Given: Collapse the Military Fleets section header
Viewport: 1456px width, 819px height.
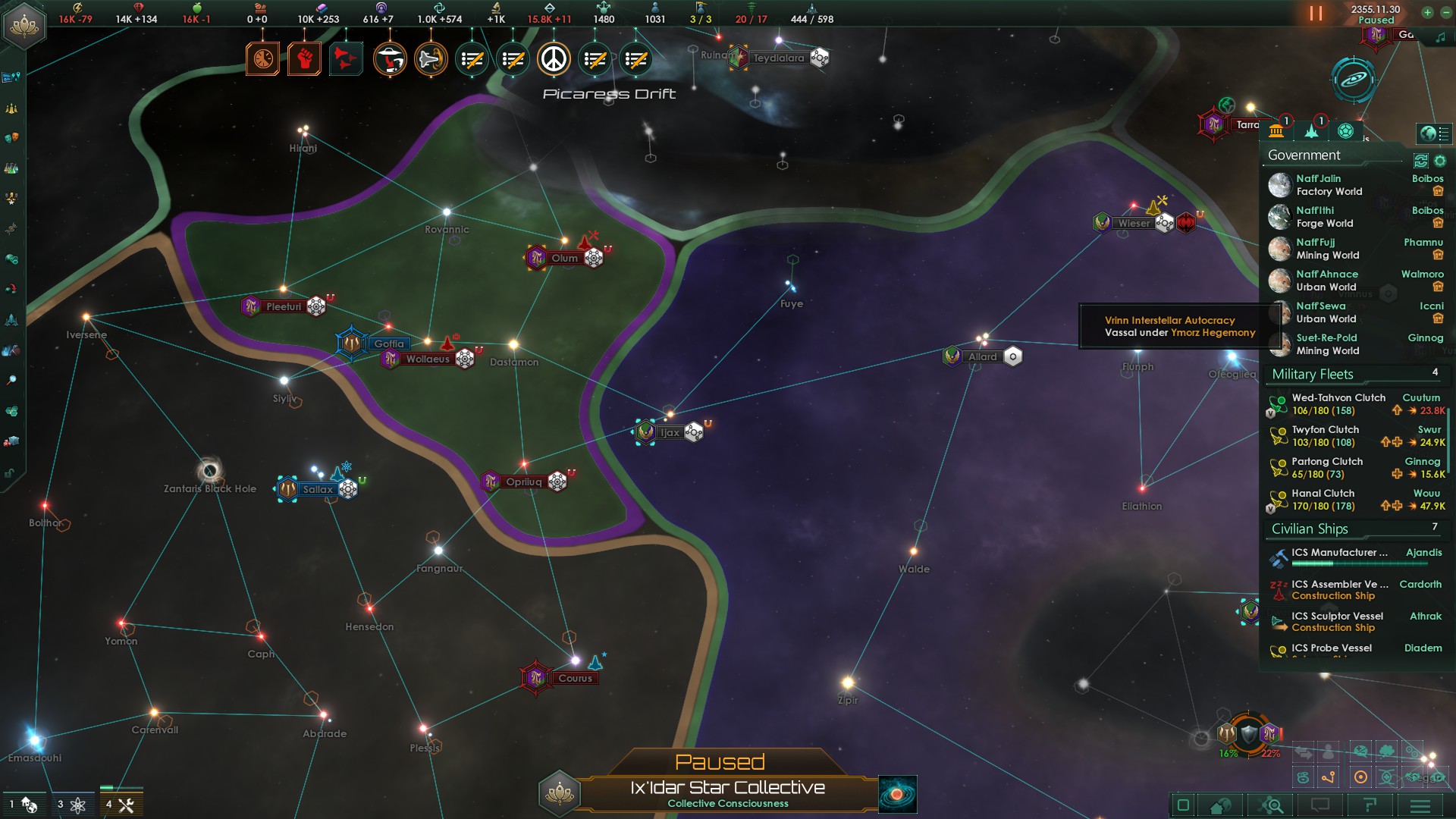Looking at the screenshot, I should (x=1313, y=375).
